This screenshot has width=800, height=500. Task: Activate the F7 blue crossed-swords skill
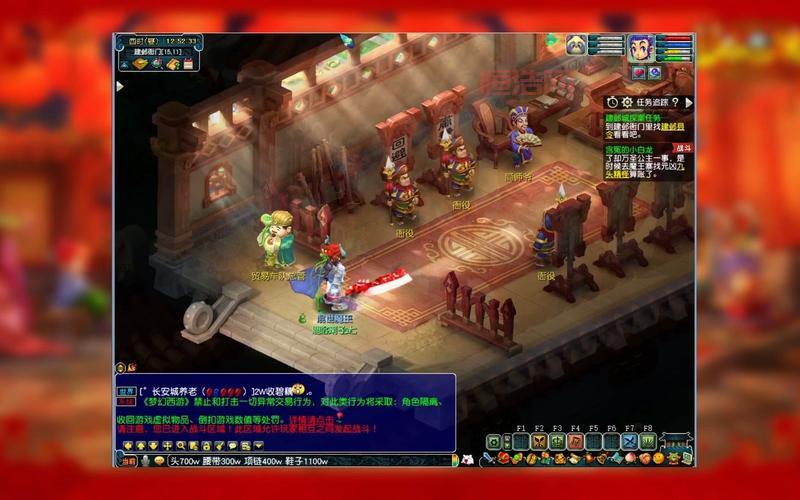point(629,441)
